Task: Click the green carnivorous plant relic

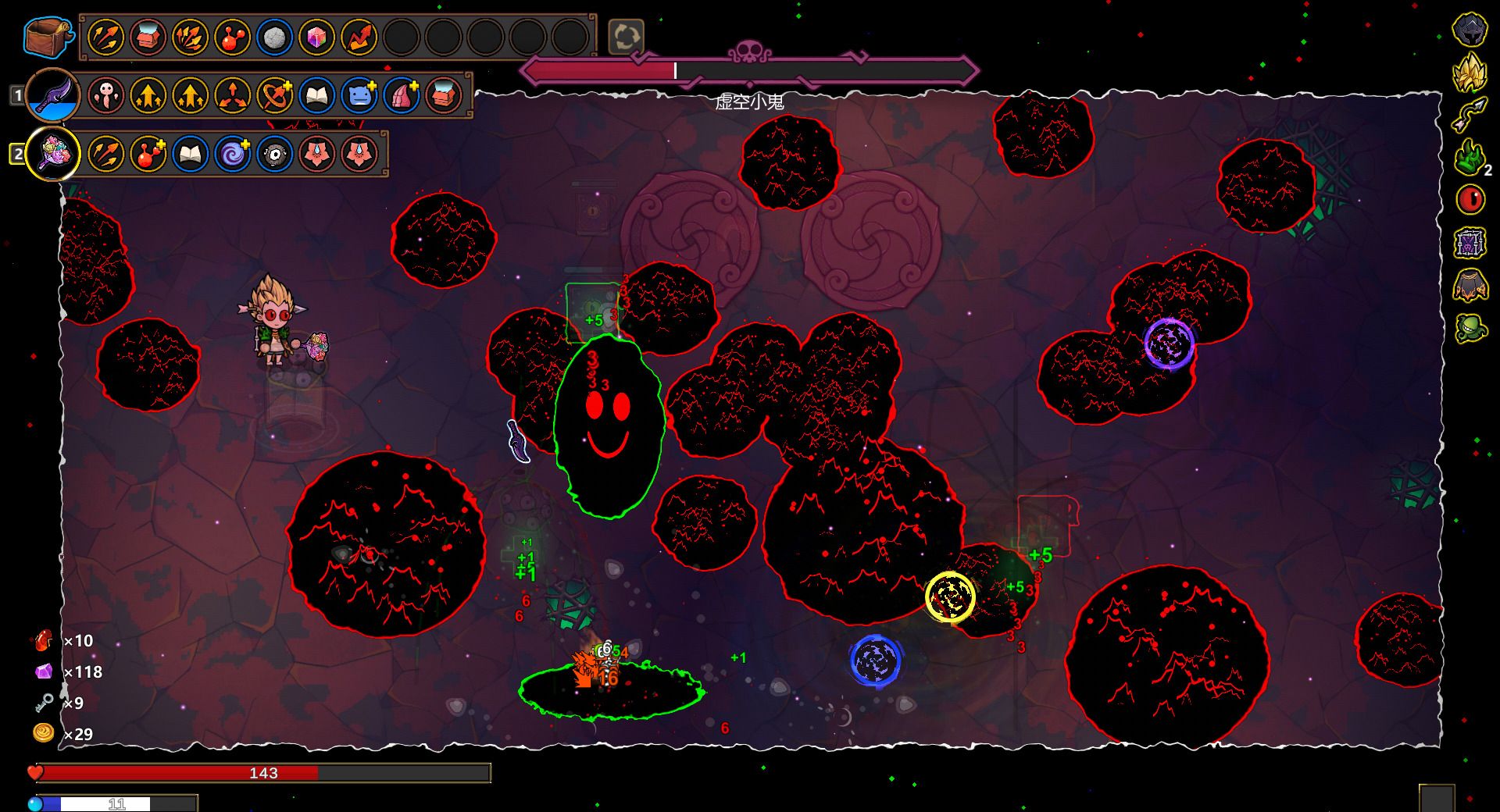Action: [1470, 327]
